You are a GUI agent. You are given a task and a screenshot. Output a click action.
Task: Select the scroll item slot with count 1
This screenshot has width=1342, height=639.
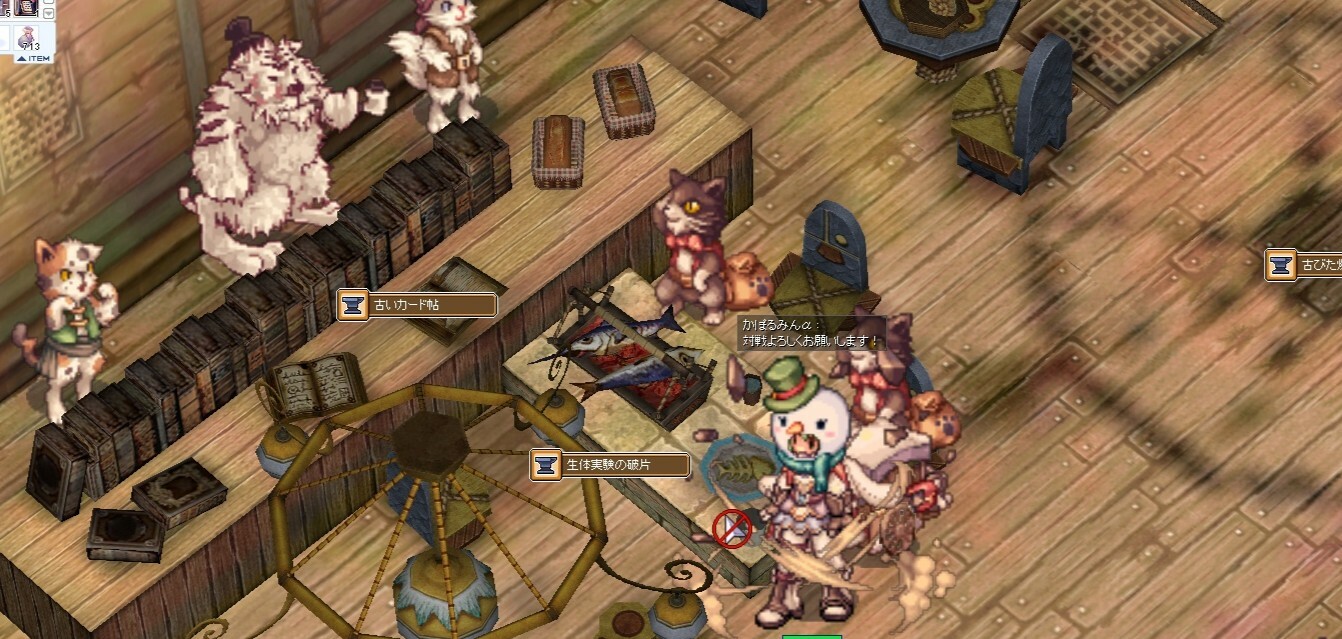point(27,9)
